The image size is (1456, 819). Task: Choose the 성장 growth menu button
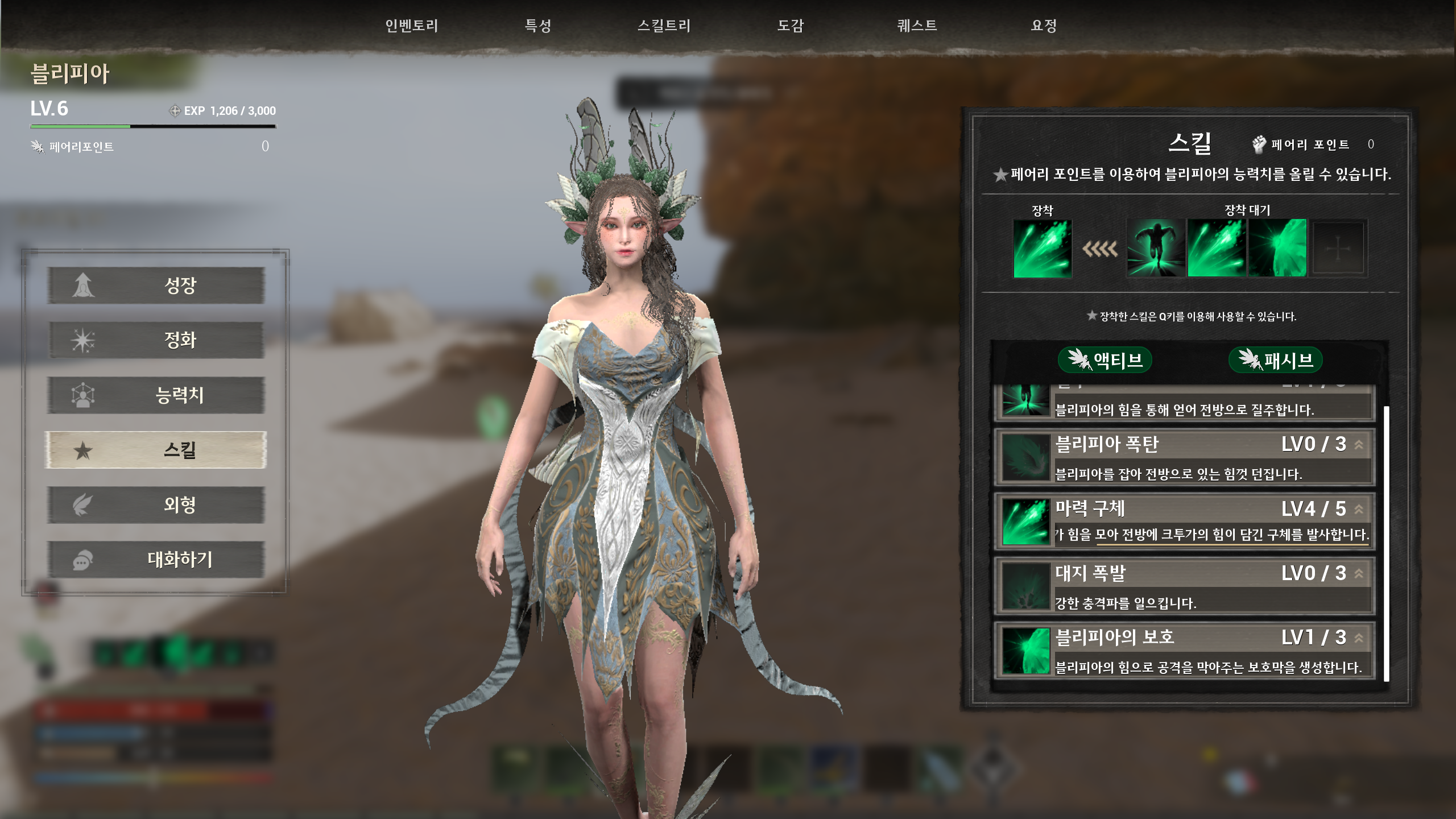point(156,285)
